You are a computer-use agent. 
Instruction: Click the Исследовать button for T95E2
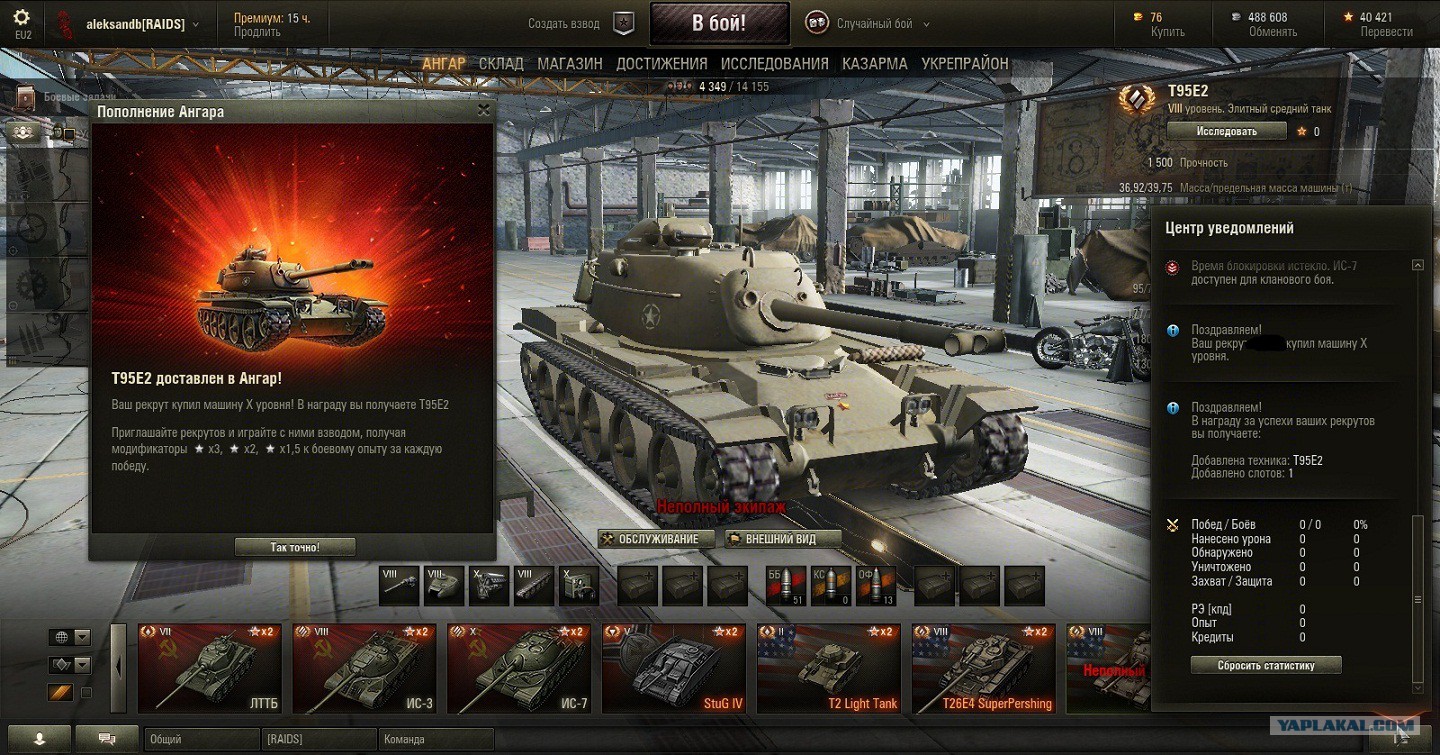click(1226, 131)
